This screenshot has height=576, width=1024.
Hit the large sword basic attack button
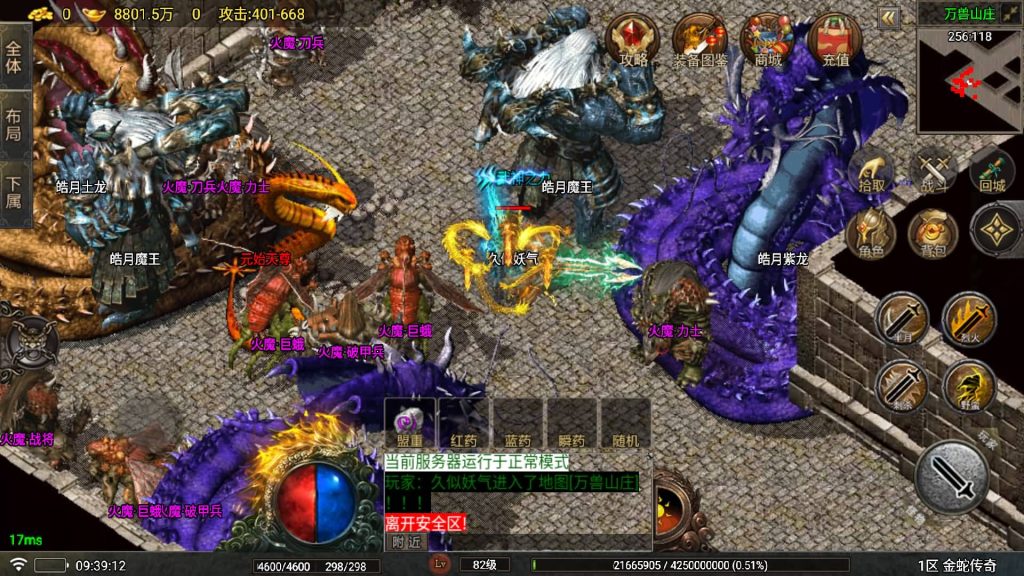coord(951,476)
